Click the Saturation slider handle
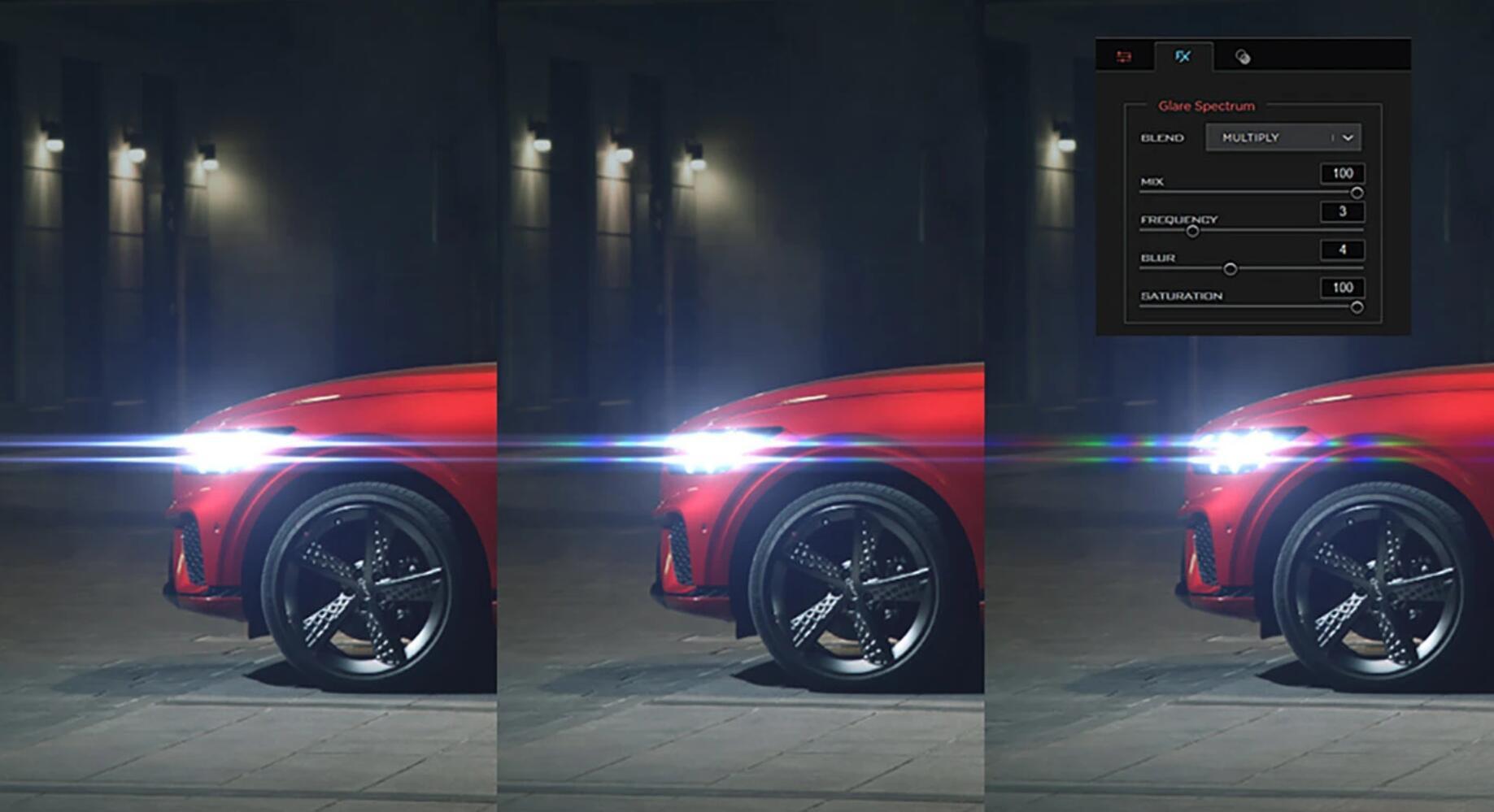Screen dimensions: 1494x812 pyautogui.click(x=1357, y=307)
